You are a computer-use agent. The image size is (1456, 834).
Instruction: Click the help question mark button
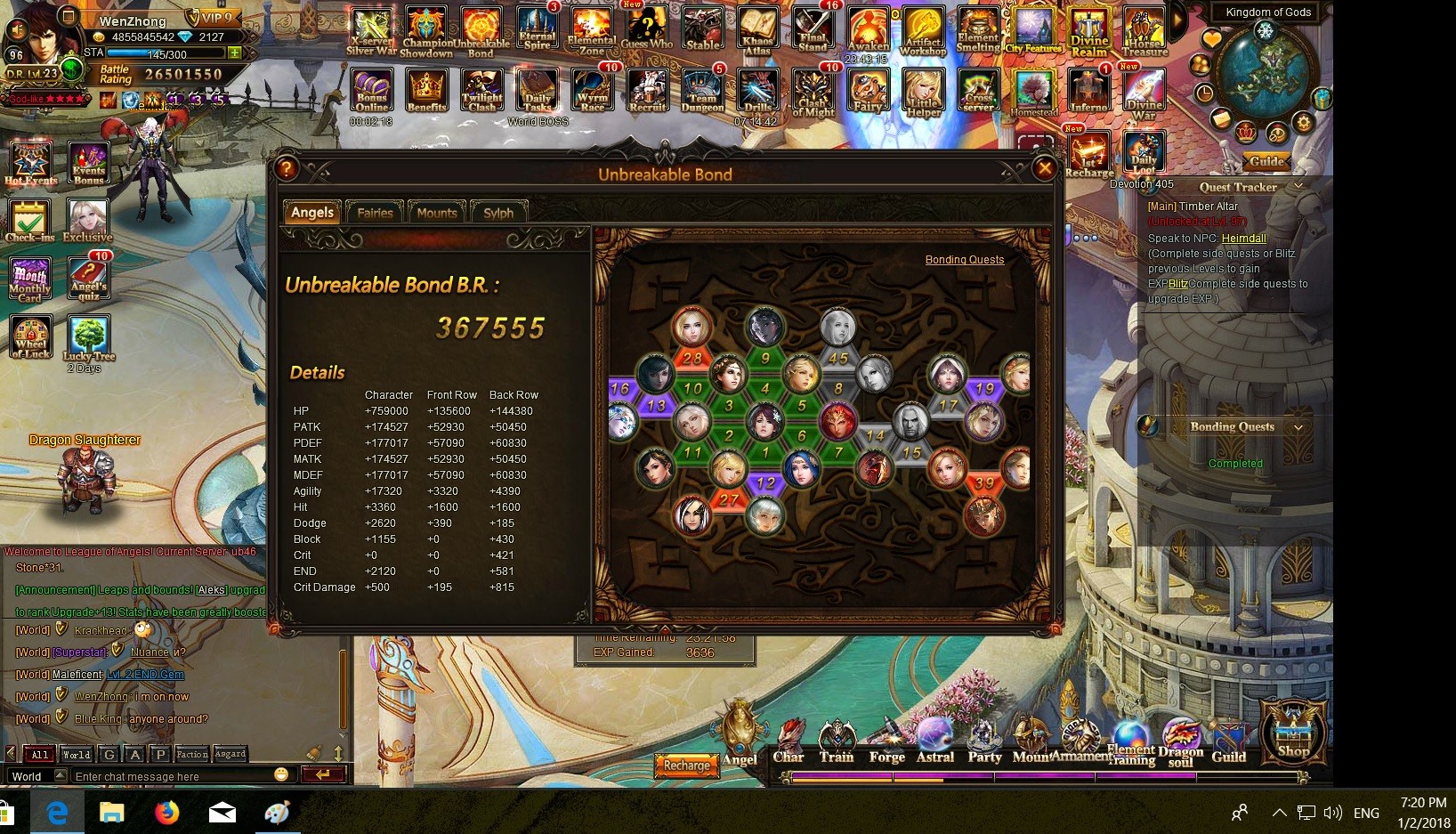tap(287, 168)
